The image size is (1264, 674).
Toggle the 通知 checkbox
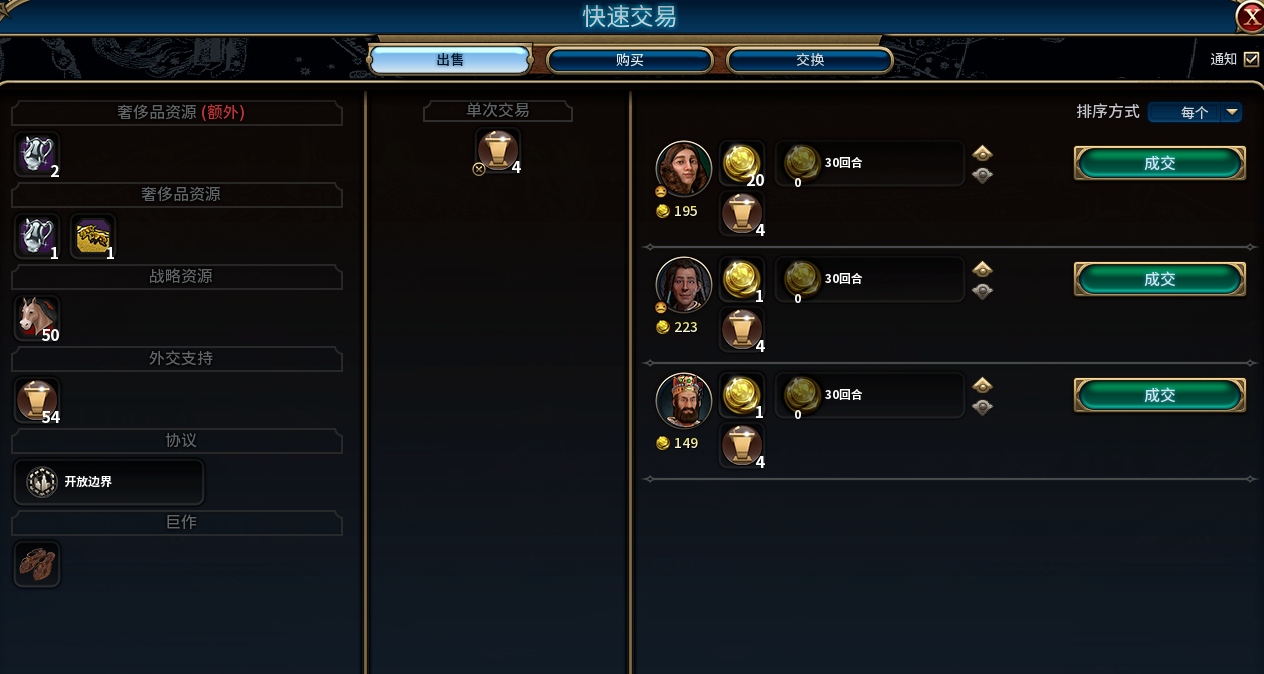tap(1251, 59)
